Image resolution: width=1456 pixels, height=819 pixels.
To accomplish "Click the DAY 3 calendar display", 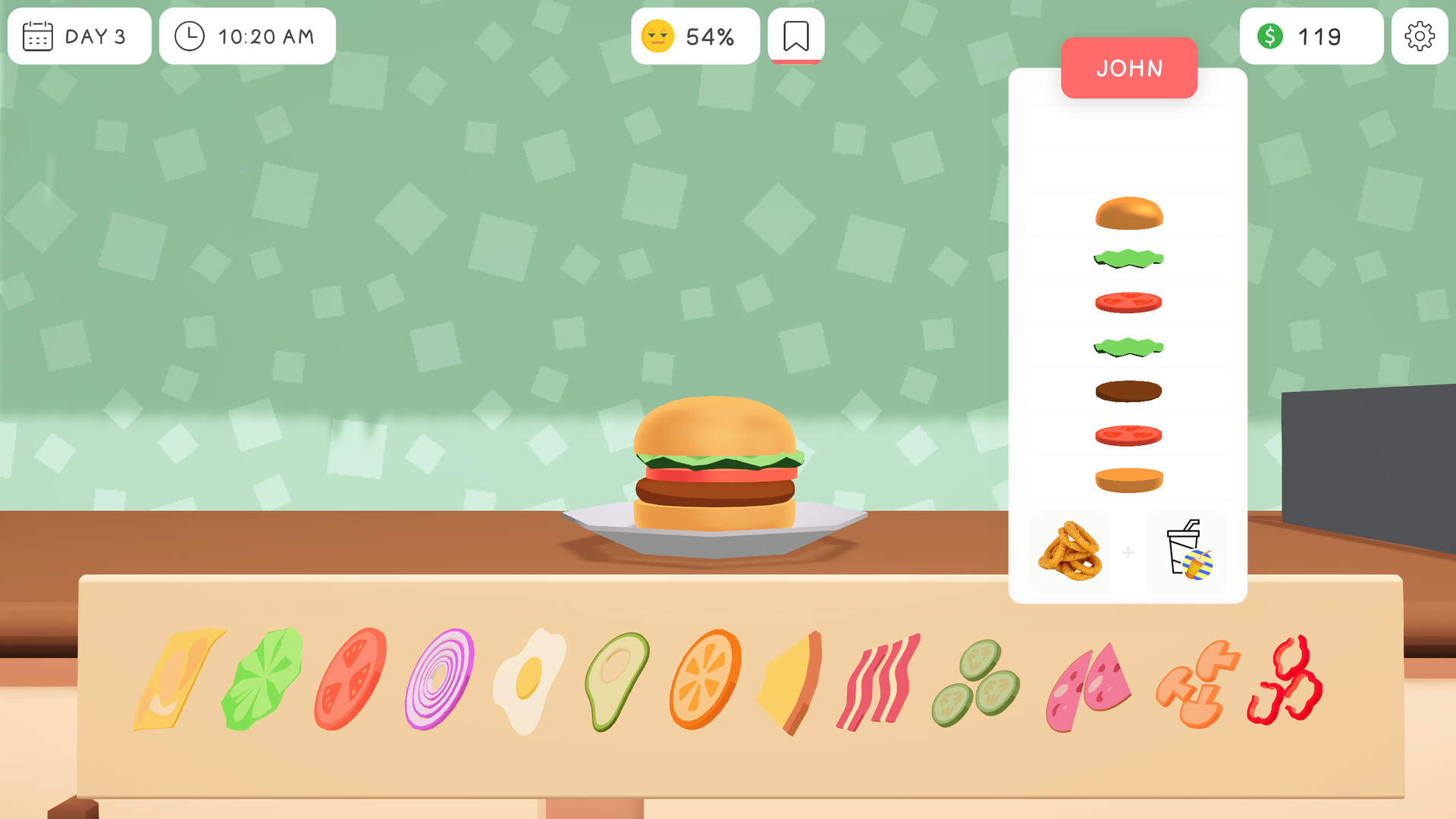I will point(78,36).
